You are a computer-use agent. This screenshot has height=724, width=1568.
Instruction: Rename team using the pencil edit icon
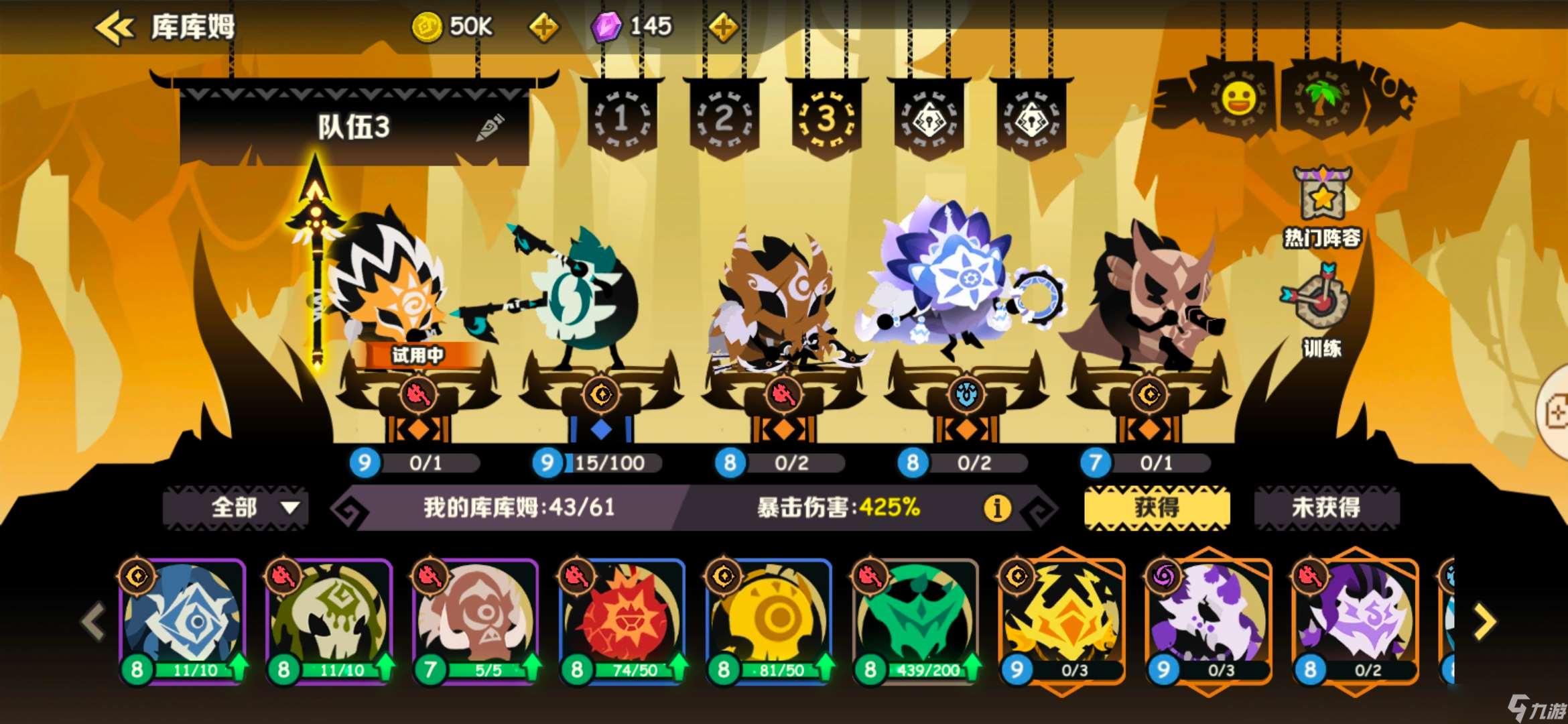pyautogui.click(x=490, y=127)
